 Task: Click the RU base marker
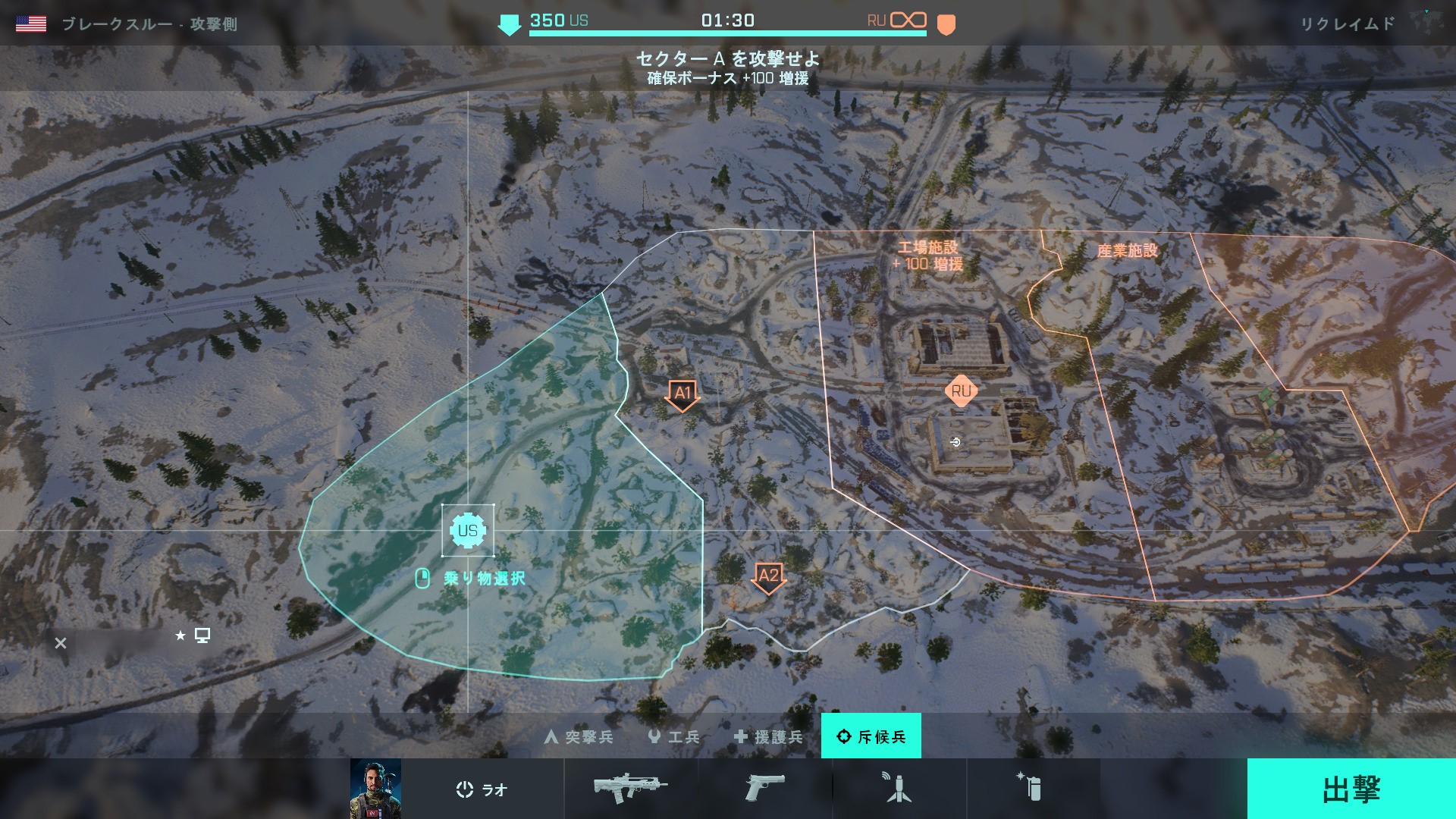pyautogui.click(x=961, y=391)
